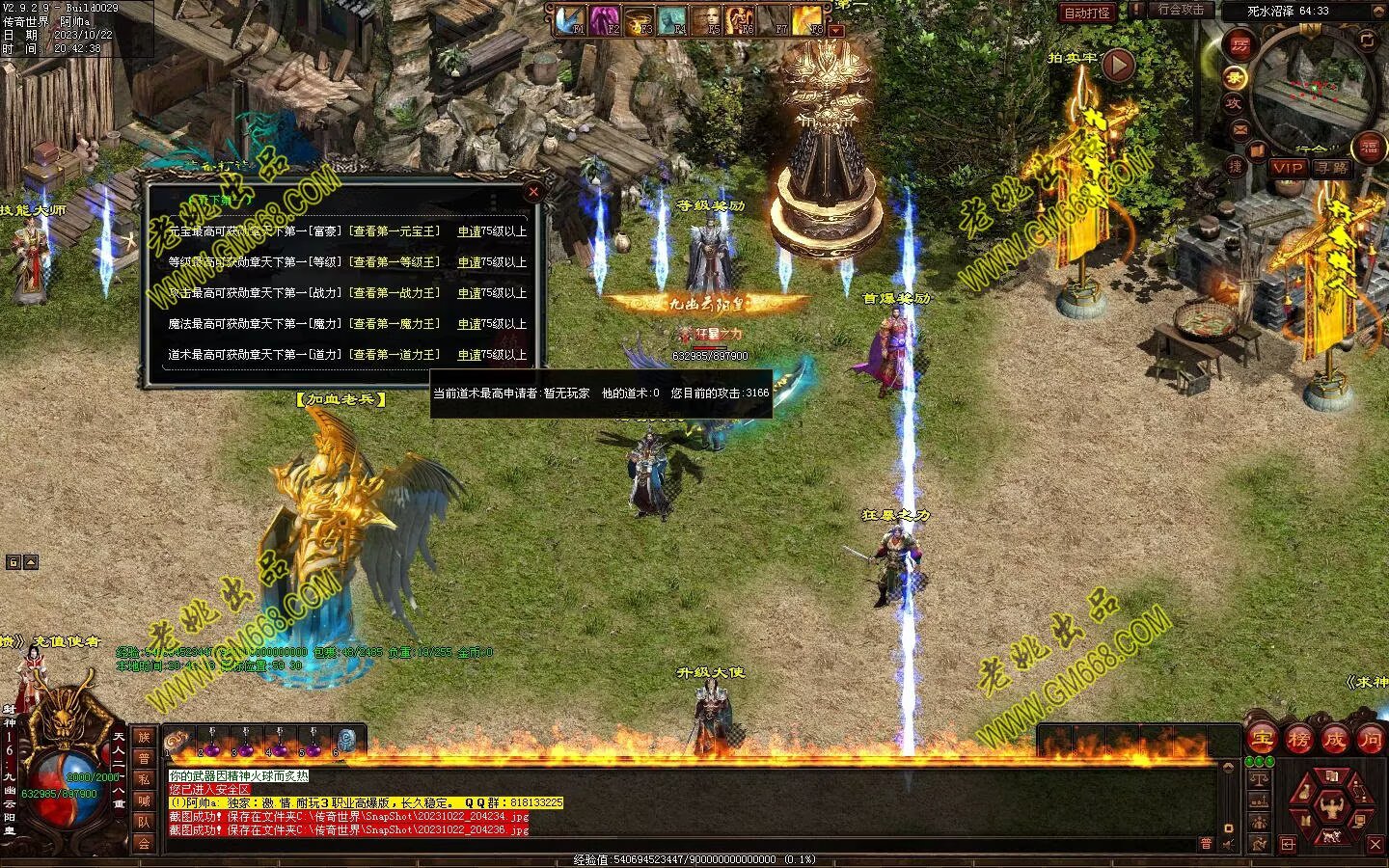View the 第一等级王 ranking link
Viewport: 1389px width, 868px height.
395,262
